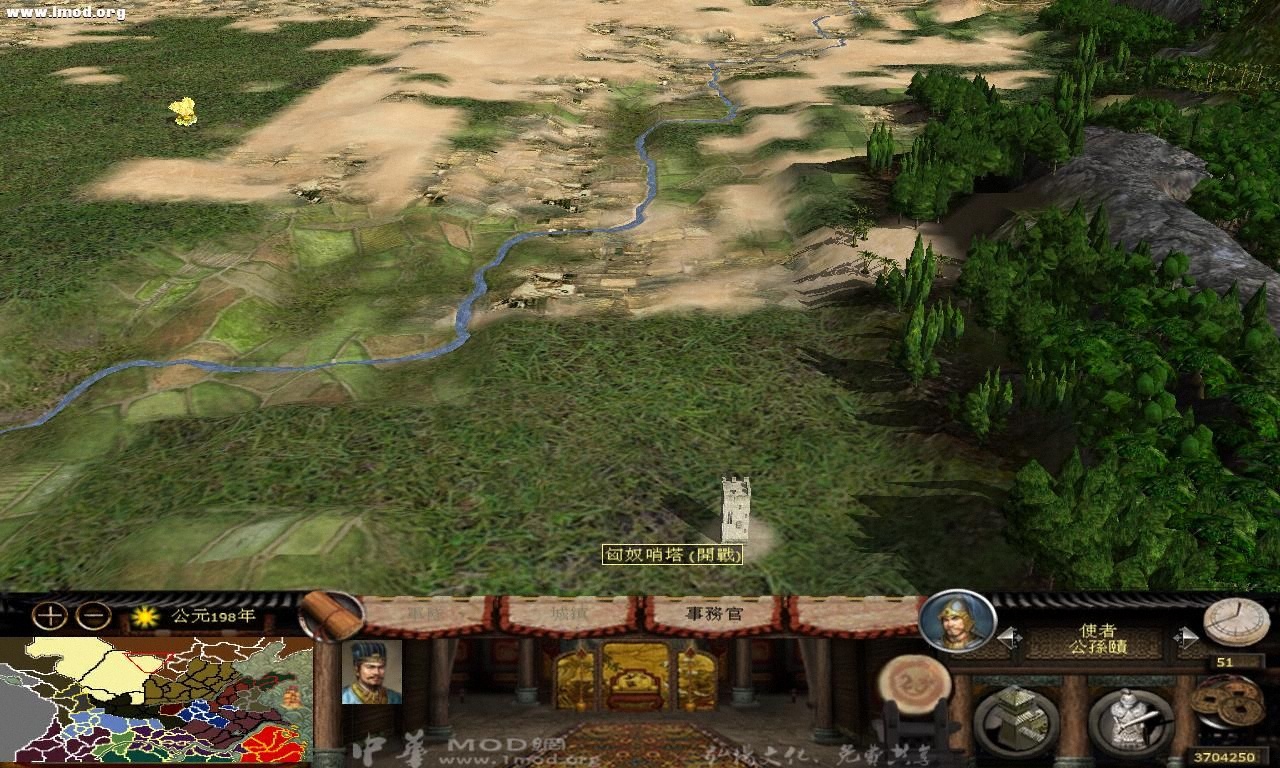Viewport: 1280px width, 768px height.
Task: Click the building construction icon
Action: (1016, 717)
